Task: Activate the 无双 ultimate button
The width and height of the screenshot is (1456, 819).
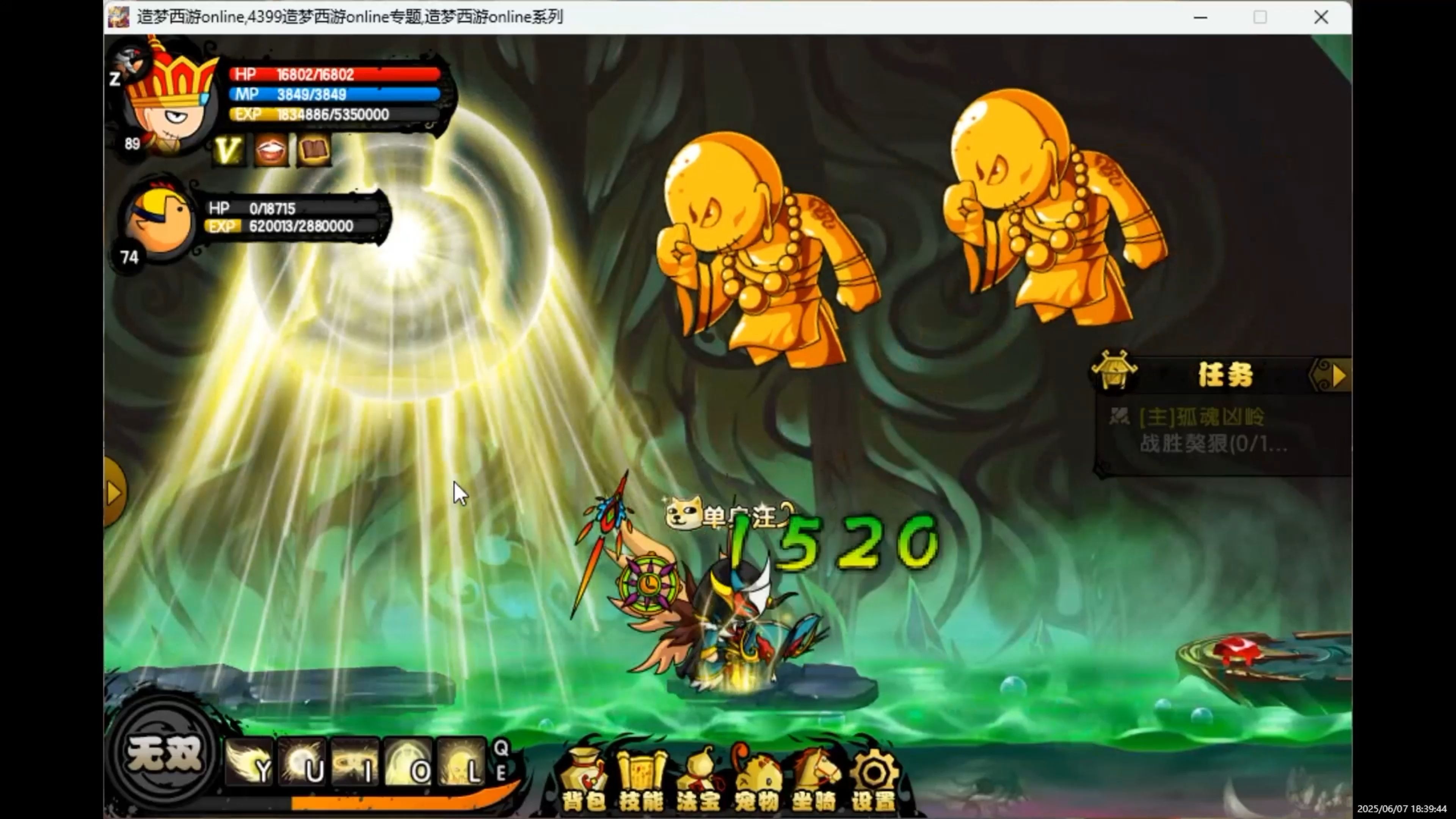Action: pyautogui.click(x=164, y=753)
